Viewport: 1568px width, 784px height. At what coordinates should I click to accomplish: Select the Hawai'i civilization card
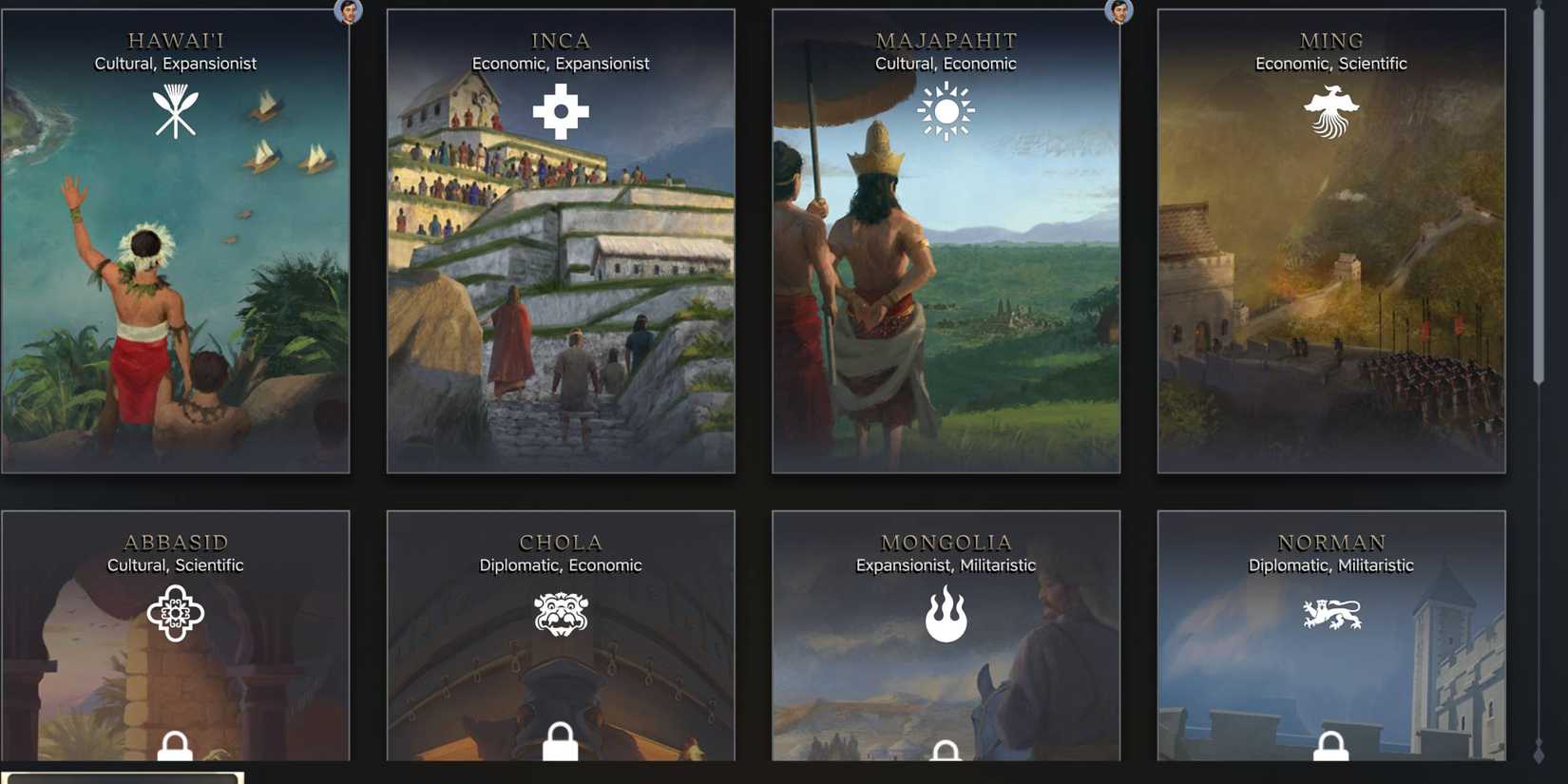175,285
